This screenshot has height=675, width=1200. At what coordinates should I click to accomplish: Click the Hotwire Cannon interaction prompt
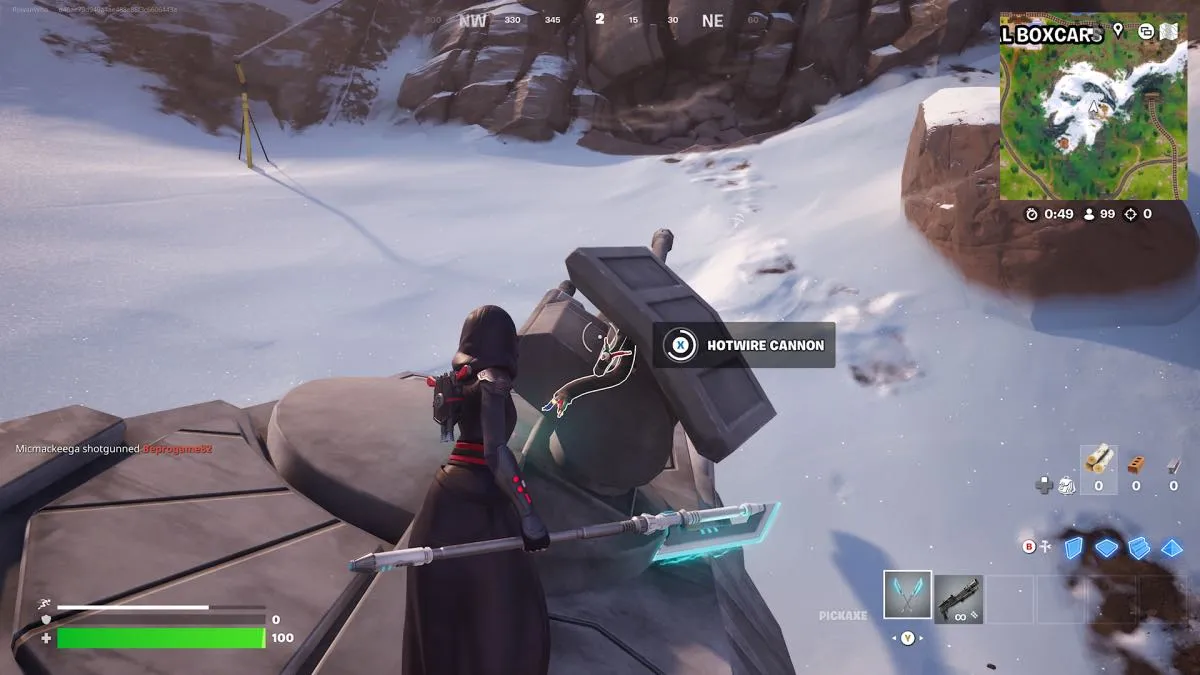pos(744,345)
